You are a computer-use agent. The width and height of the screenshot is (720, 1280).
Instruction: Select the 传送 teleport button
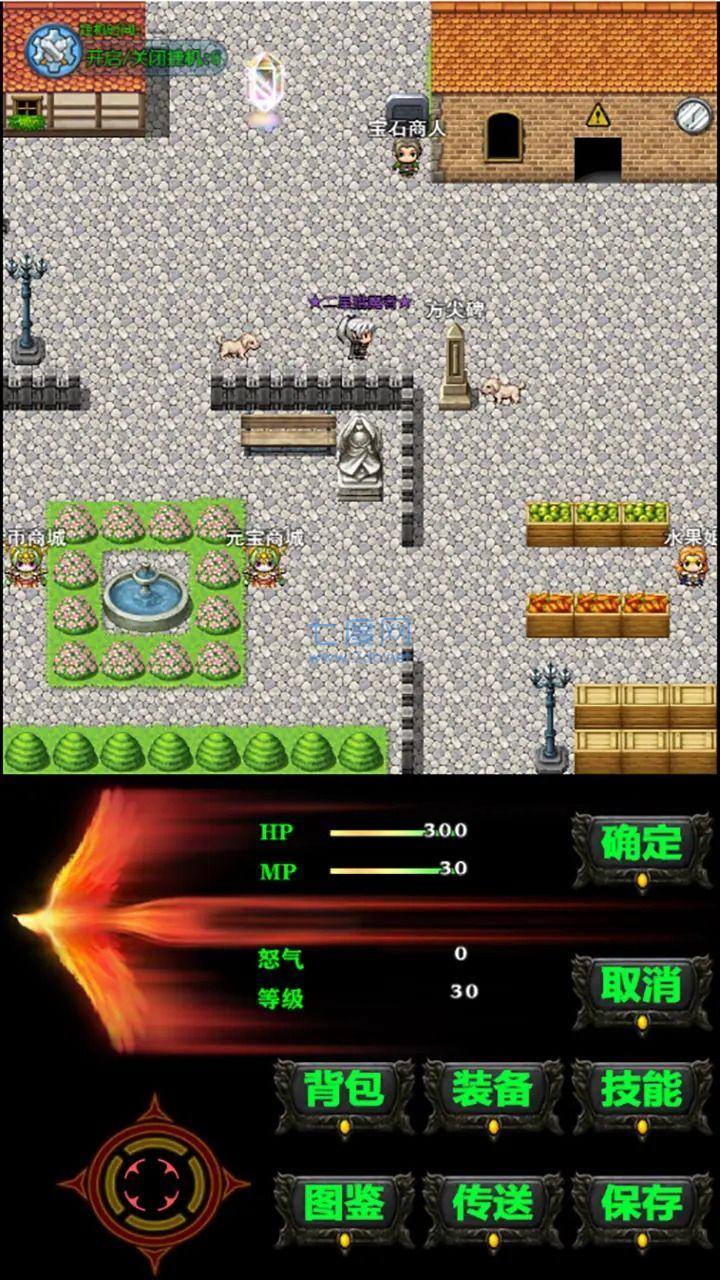(x=492, y=1205)
